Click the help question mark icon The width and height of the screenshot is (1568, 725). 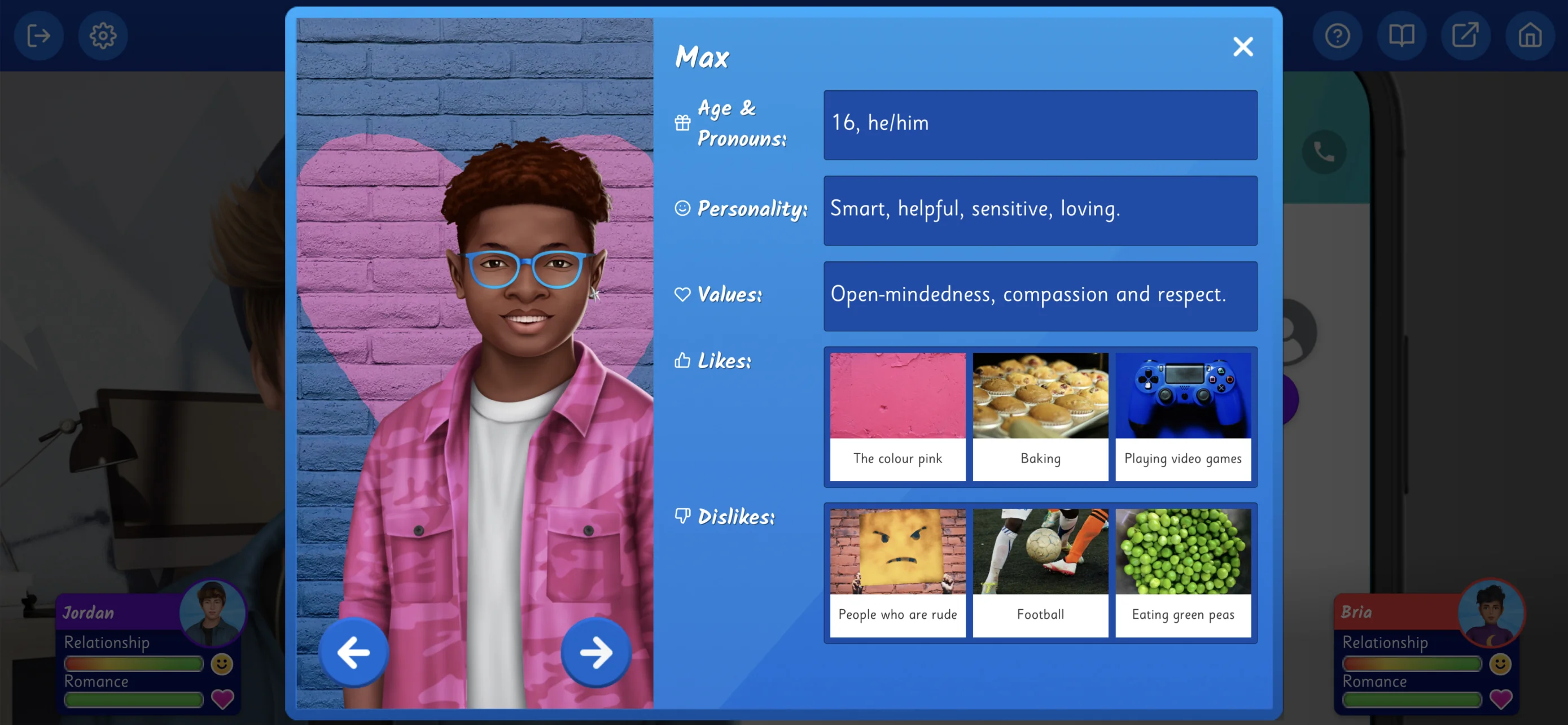[1337, 36]
